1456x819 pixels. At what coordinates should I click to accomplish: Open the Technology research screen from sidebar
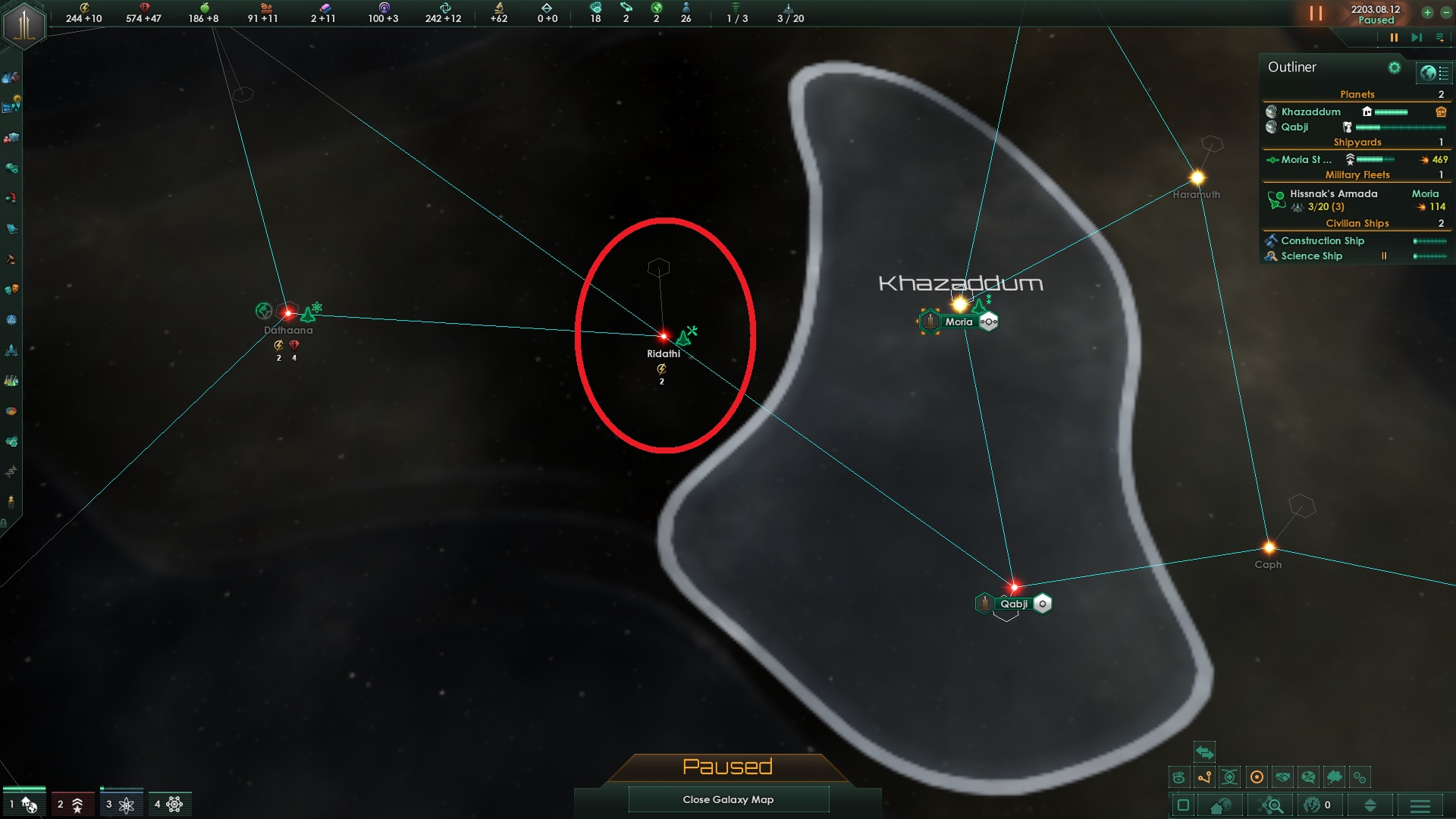tap(11, 382)
